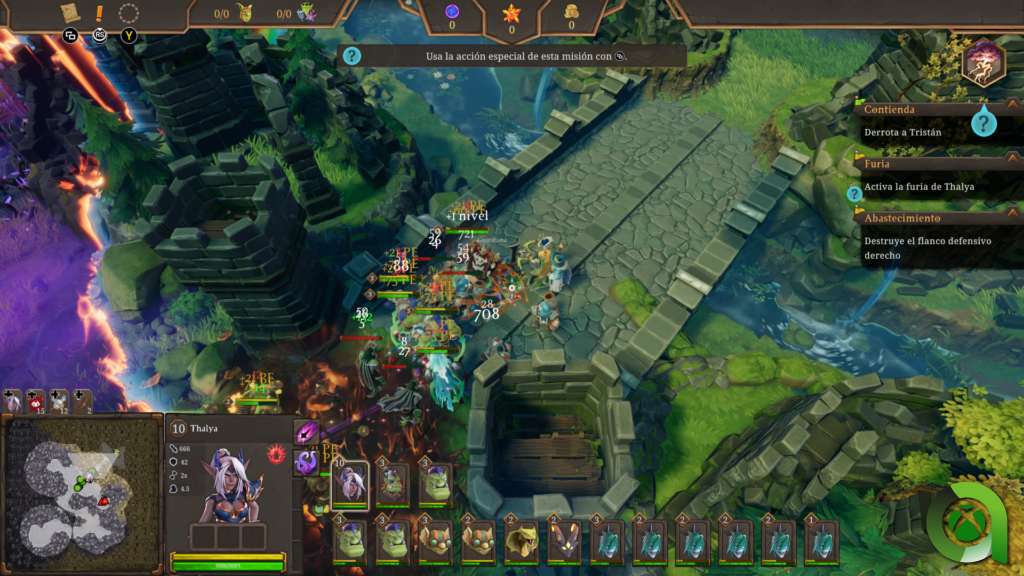This screenshot has width=1024, height=576.
Task: Select the dark horned bat creature card
Action: (564, 542)
